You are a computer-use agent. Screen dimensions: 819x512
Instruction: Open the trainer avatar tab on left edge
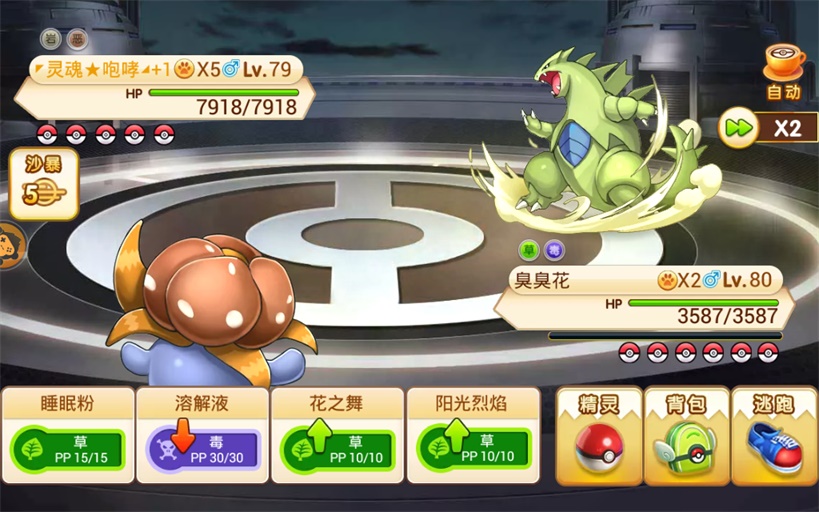(x=10, y=243)
